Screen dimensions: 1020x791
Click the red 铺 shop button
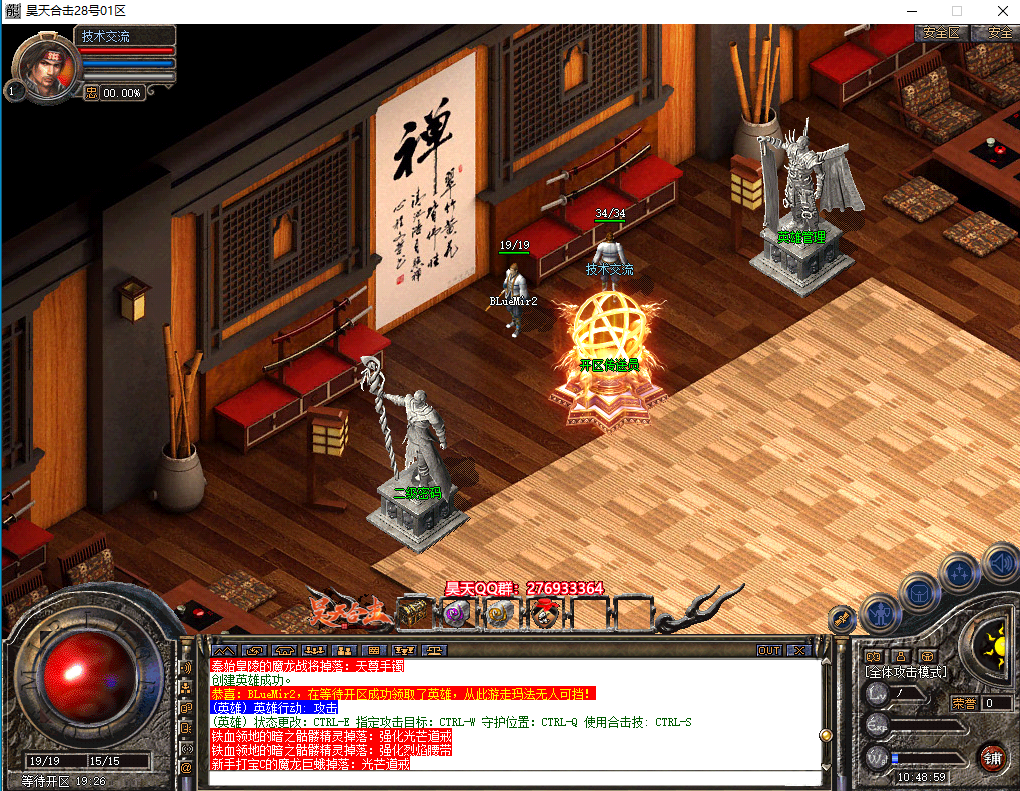(993, 757)
